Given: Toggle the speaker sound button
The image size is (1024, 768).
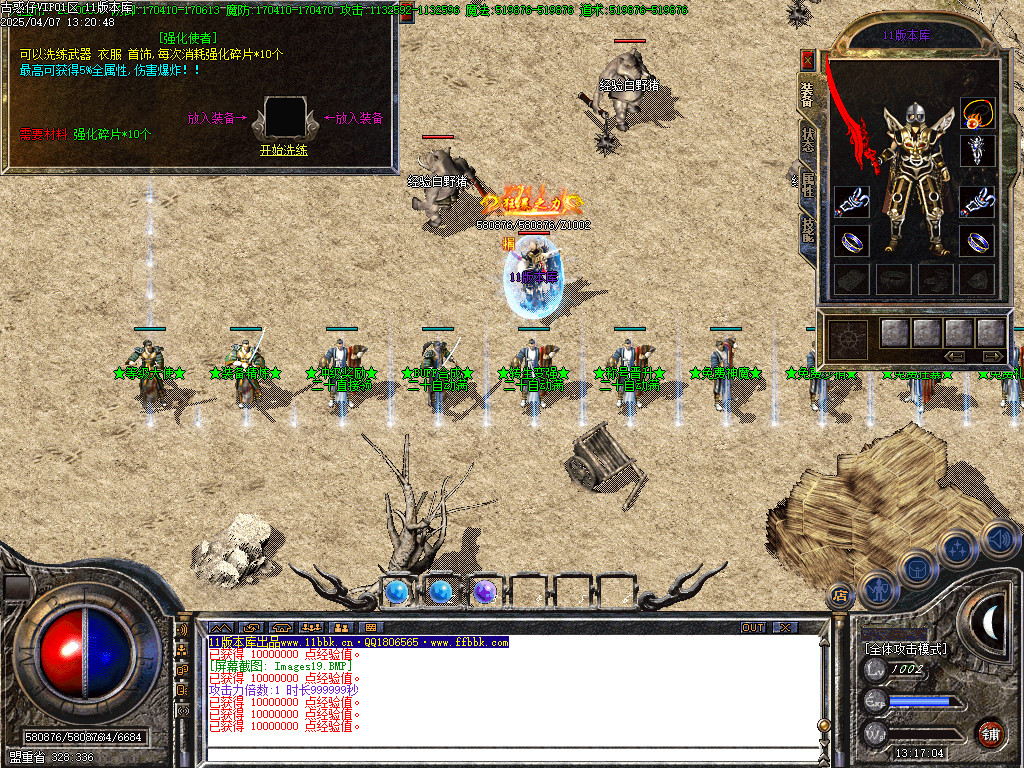Looking at the screenshot, I should pyautogui.click(x=996, y=538).
